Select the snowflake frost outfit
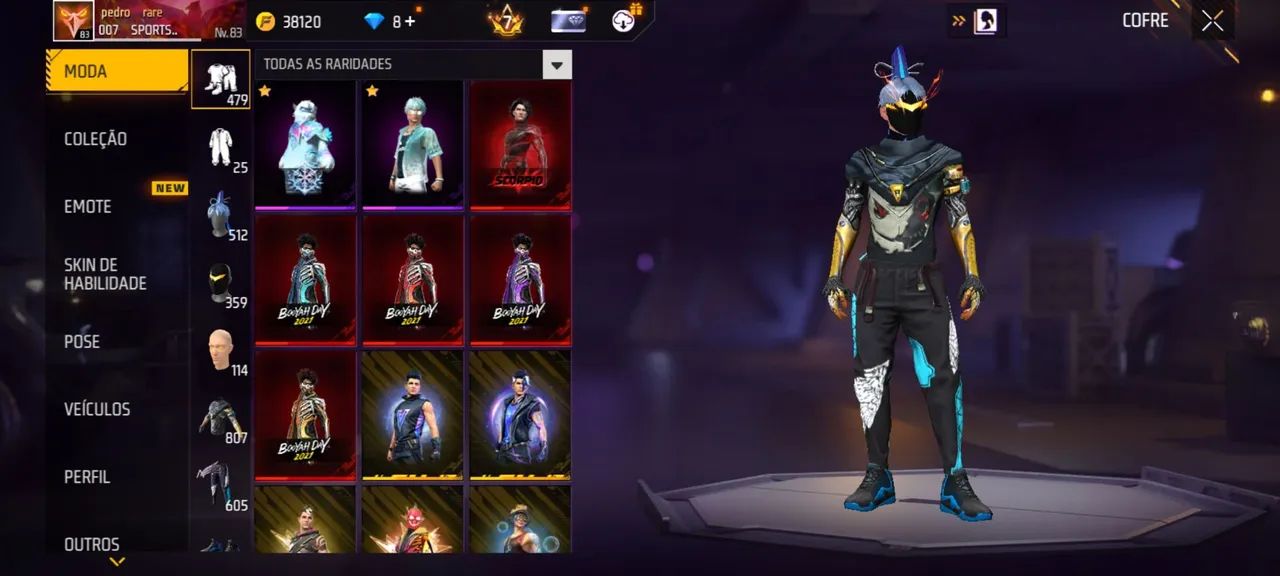 305,145
